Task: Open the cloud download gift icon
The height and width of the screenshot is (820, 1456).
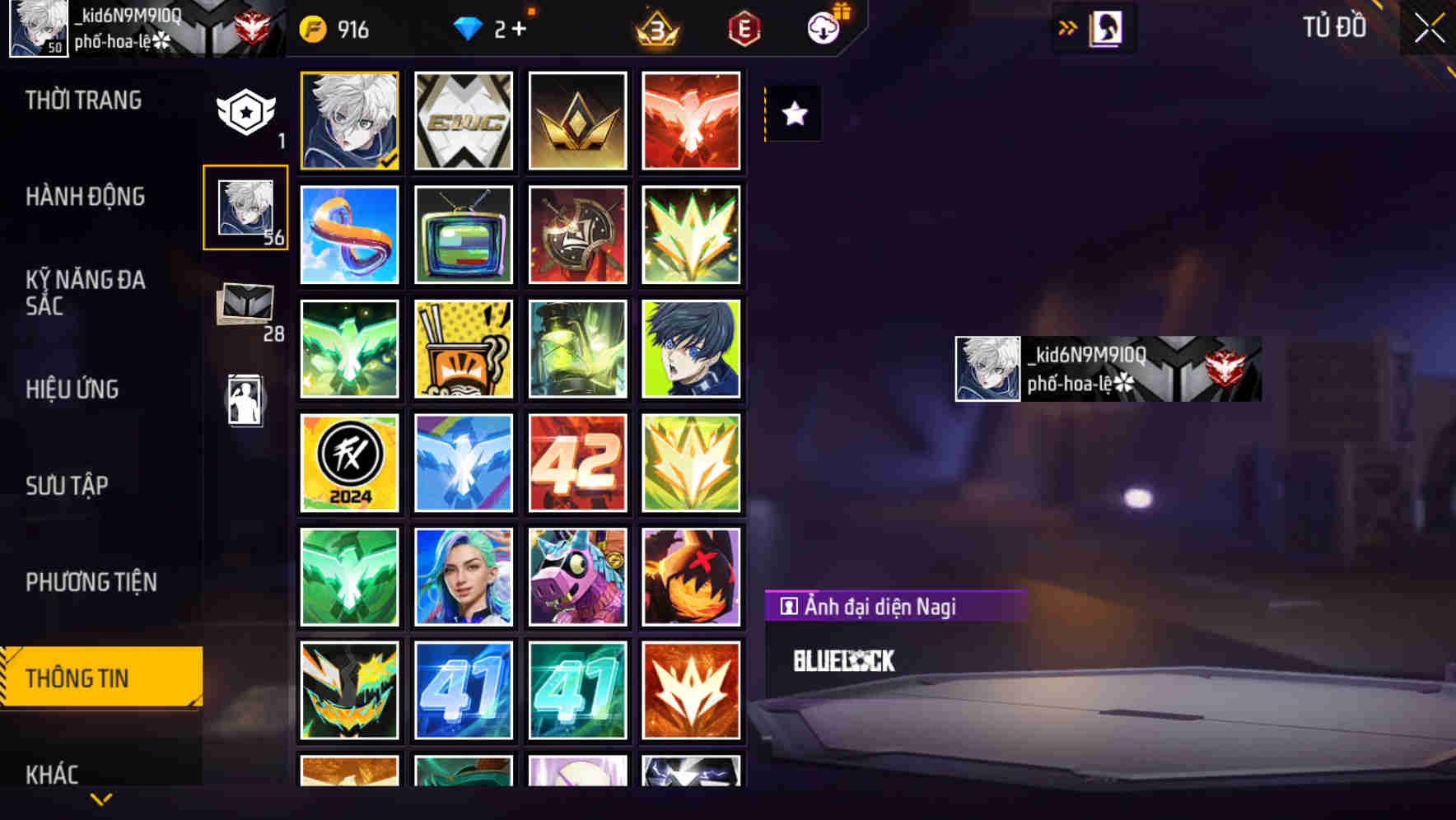Action: click(822, 27)
